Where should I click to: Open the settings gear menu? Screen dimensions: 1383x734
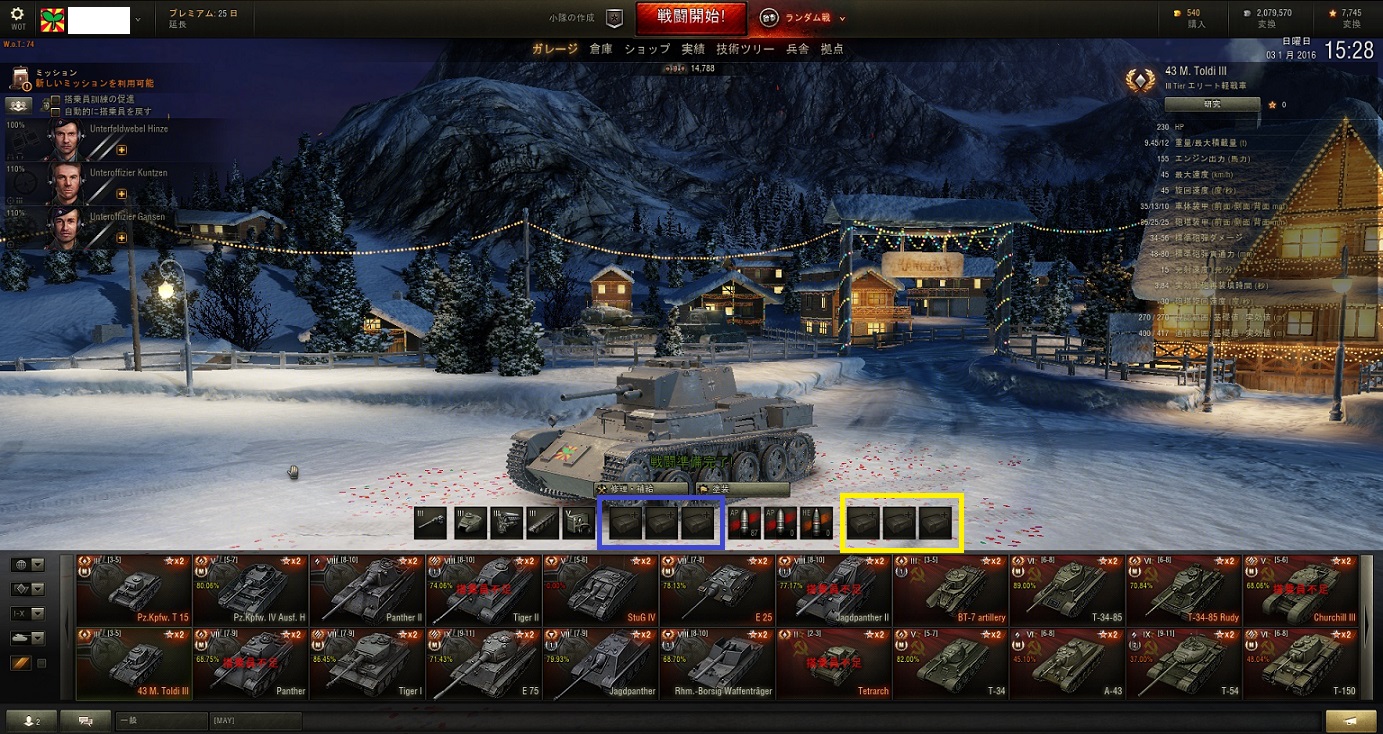tap(17, 17)
